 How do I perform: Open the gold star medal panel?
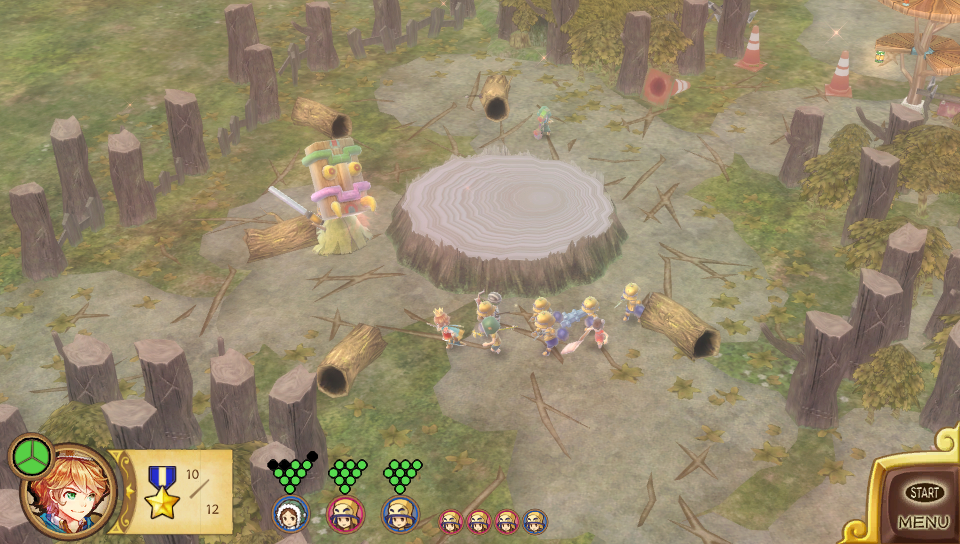click(x=162, y=492)
